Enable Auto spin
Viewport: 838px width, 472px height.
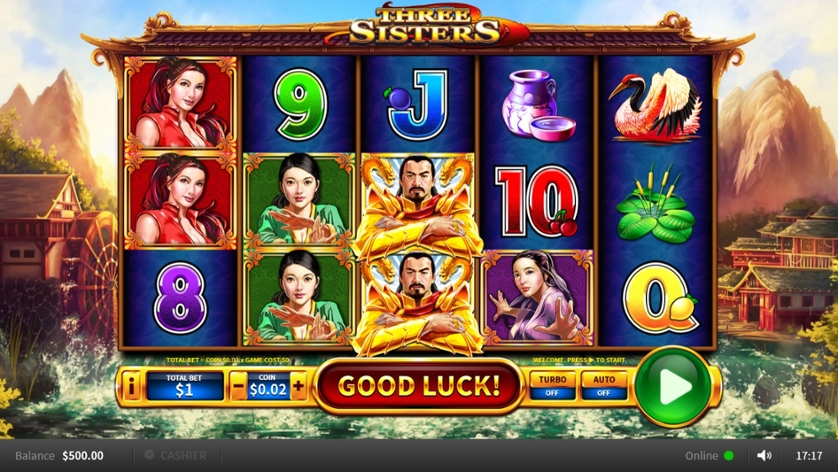coord(604,386)
